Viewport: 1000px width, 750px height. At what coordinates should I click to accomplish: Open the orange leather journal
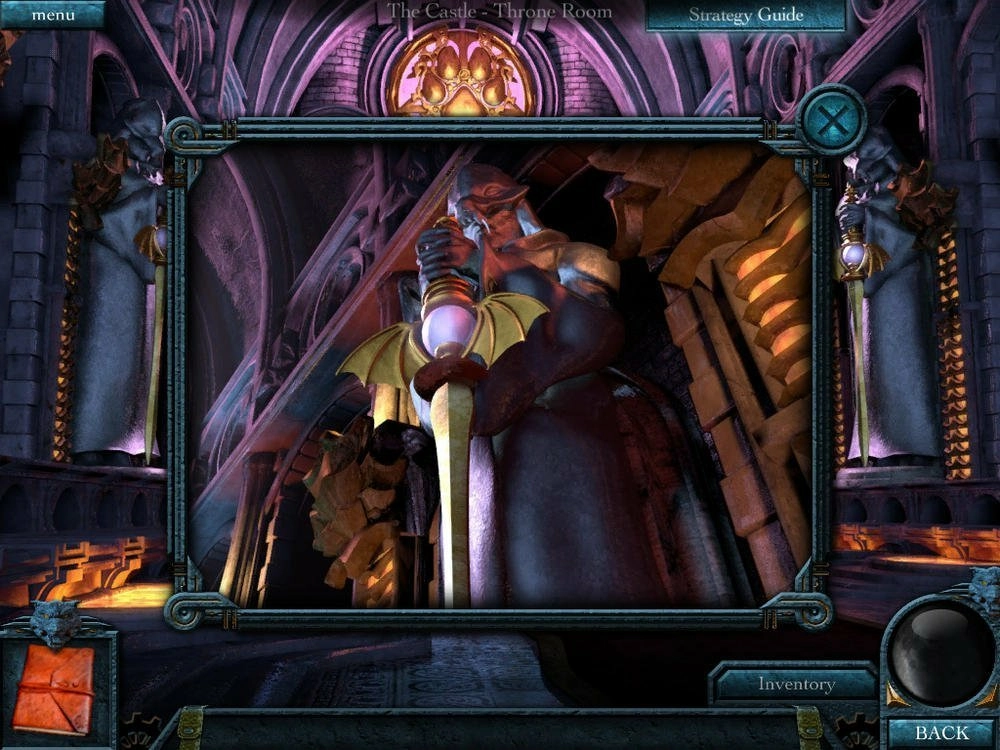pyautogui.click(x=54, y=688)
